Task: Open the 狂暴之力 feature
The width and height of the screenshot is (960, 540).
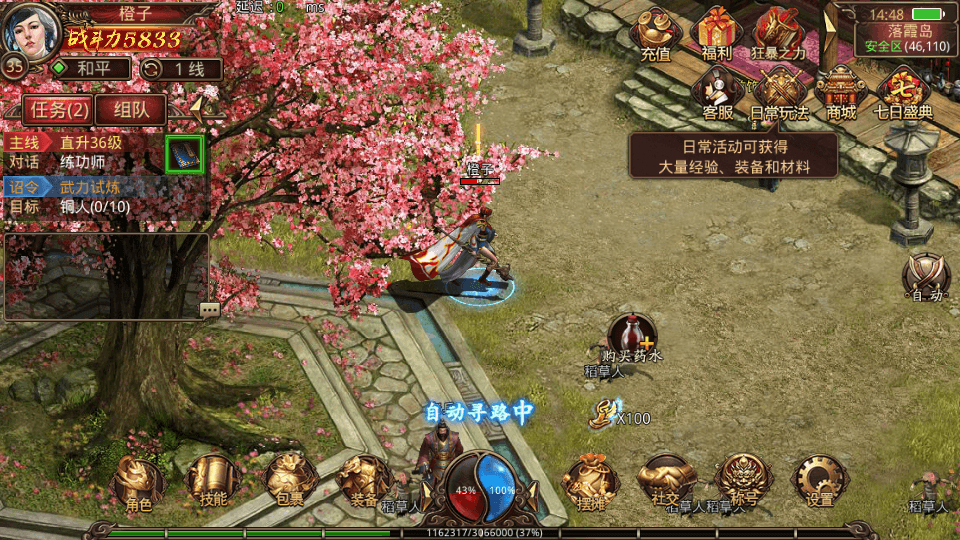Action: pos(778,32)
